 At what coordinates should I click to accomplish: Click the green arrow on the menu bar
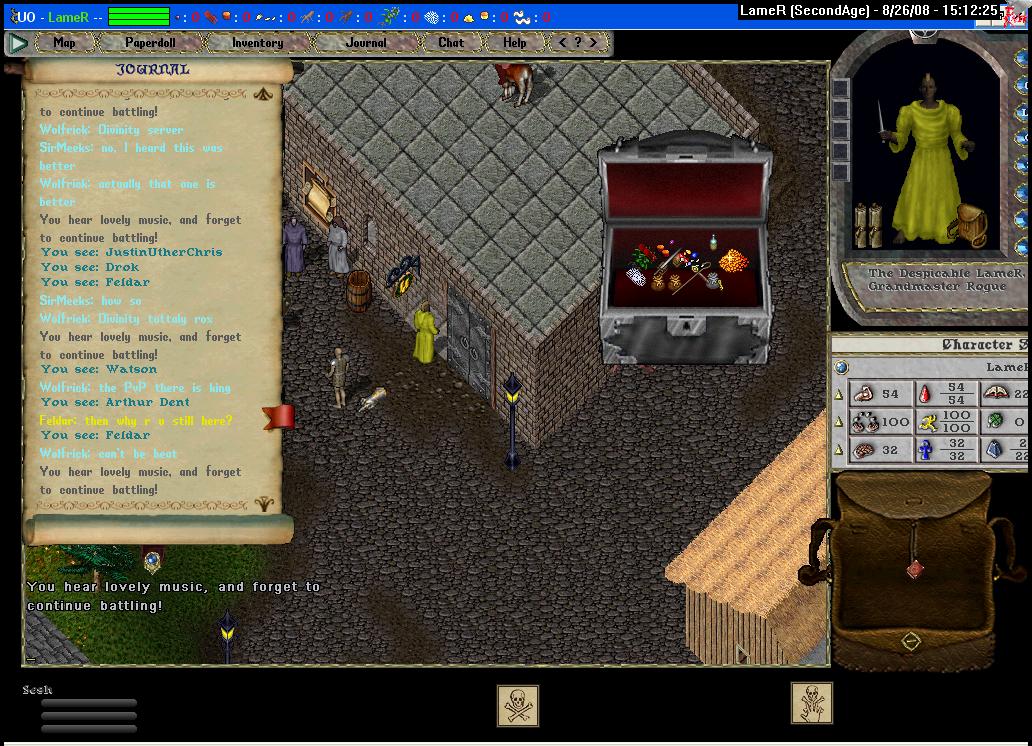pos(17,43)
